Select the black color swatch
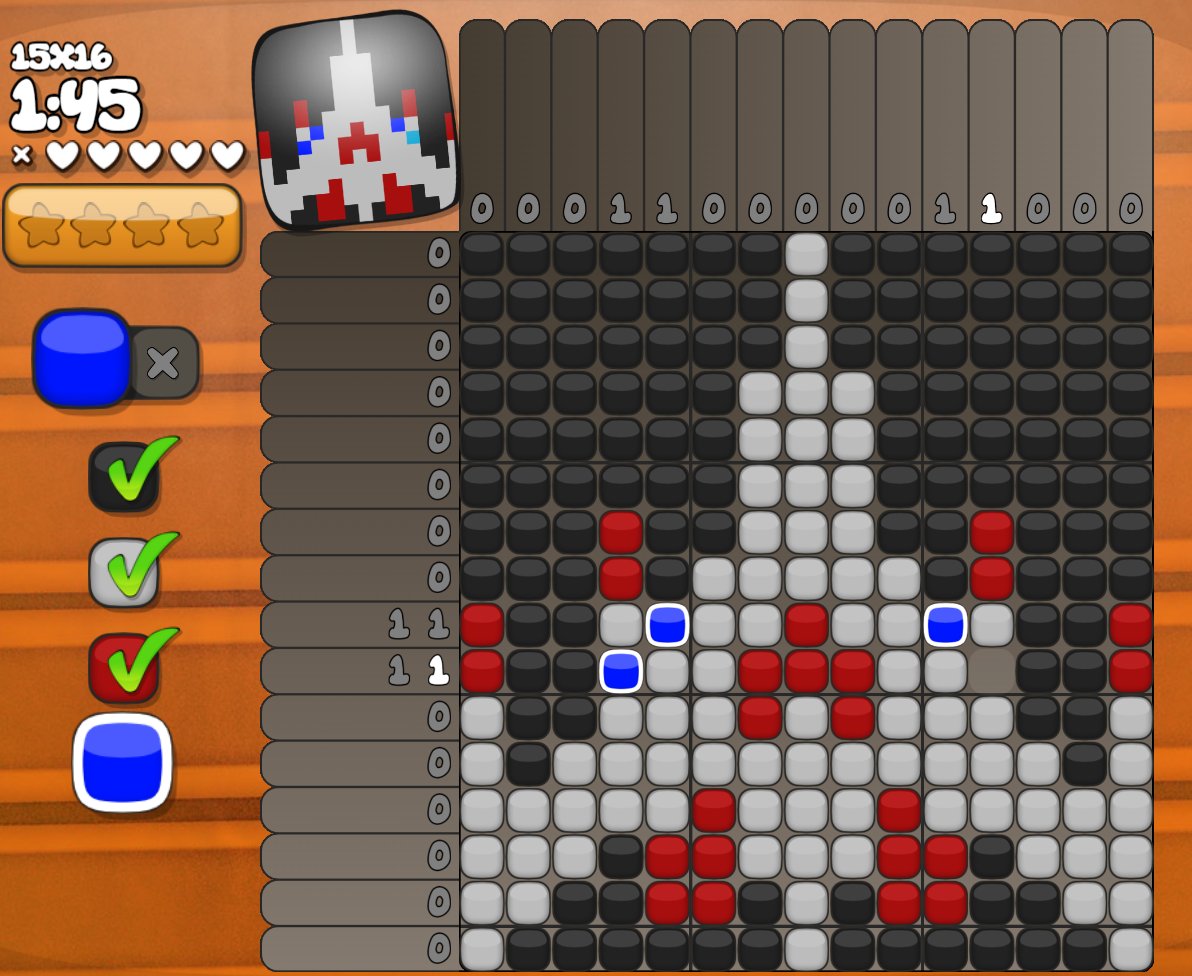The width and height of the screenshot is (1192, 976). 124,477
